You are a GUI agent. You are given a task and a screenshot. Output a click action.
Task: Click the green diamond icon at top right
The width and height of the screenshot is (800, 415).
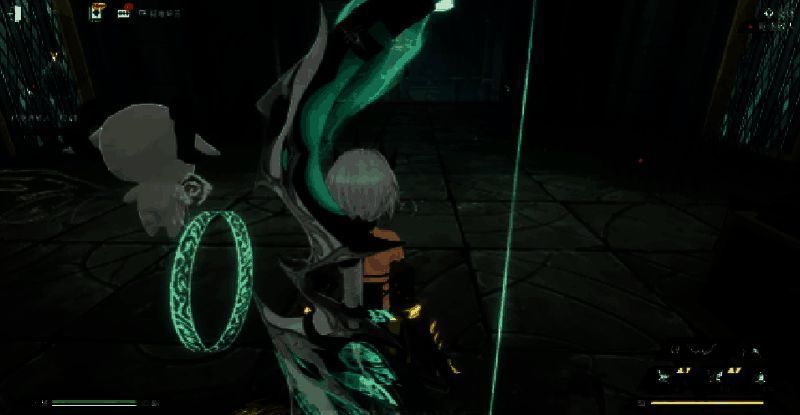[769, 14]
